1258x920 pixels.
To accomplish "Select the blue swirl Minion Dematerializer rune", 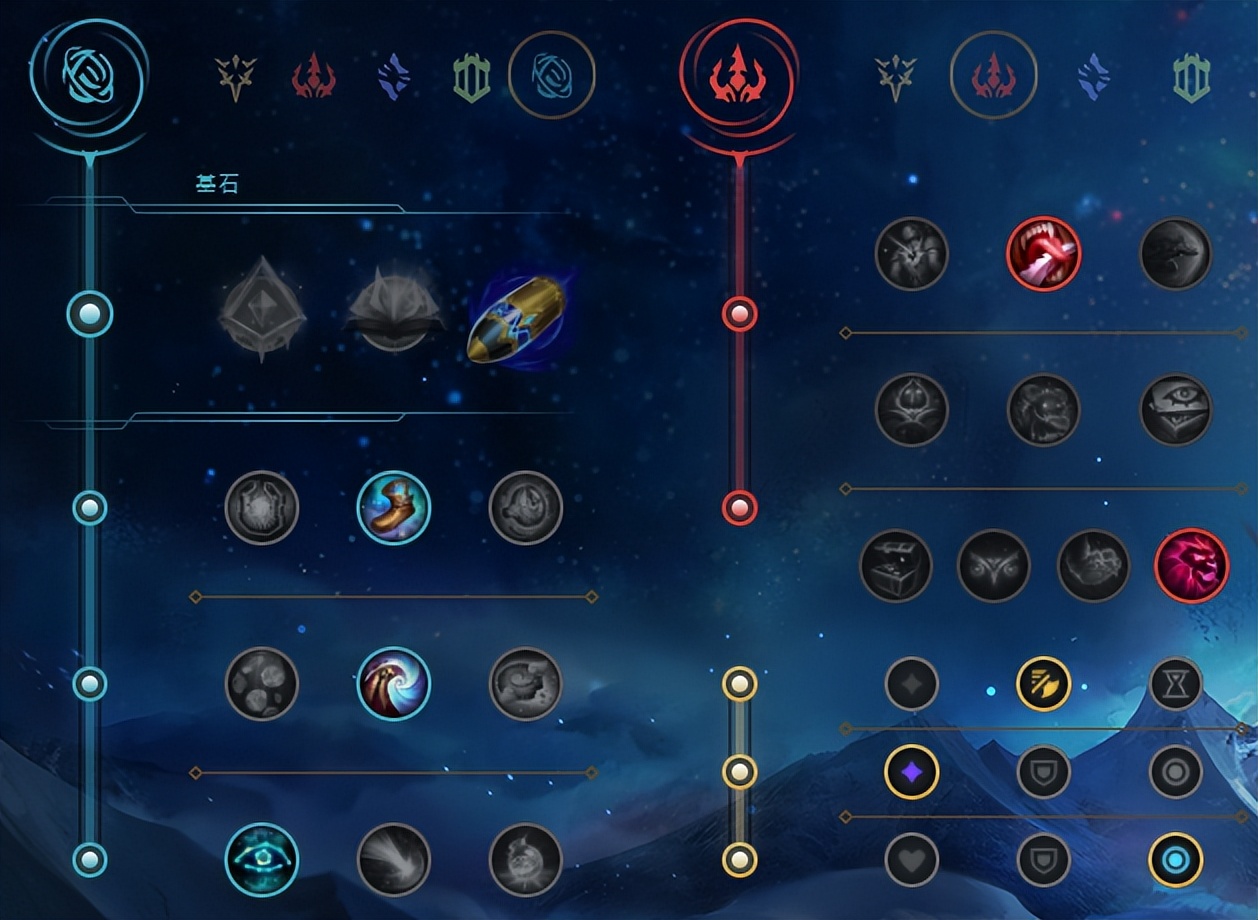I will tap(394, 684).
